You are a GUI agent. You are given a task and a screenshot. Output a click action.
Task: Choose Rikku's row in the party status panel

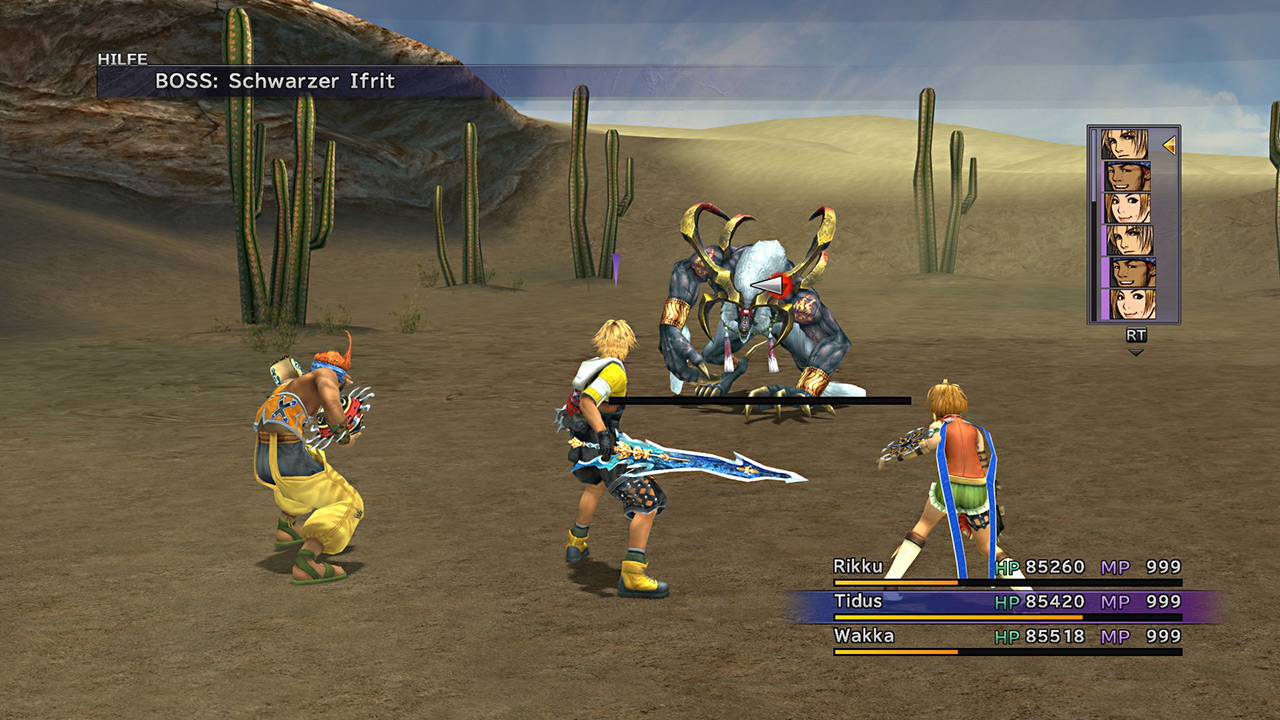pos(1007,568)
